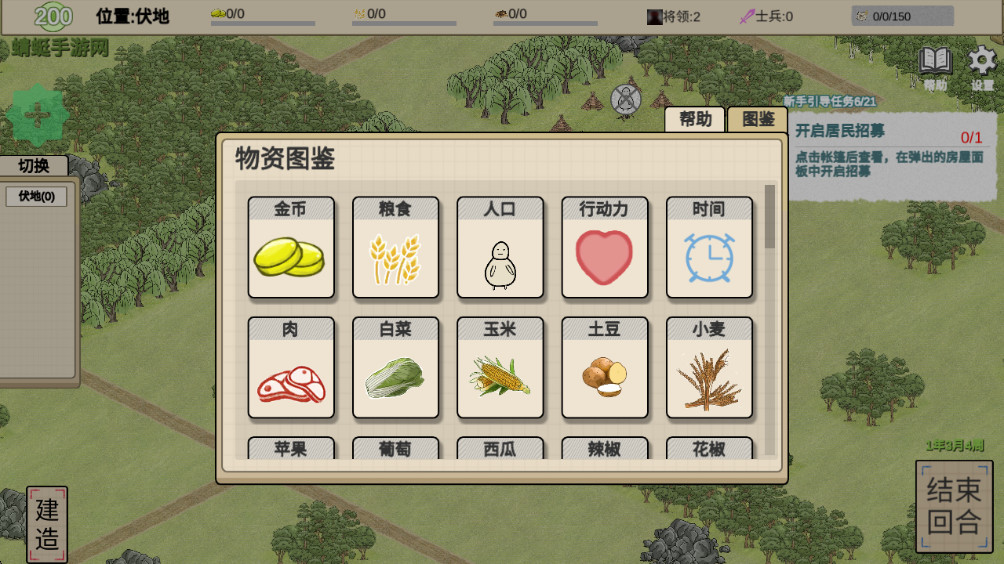Choose the 小麦 wheat card
The width and height of the screenshot is (1004, 564).
click(x=709, y=367)
